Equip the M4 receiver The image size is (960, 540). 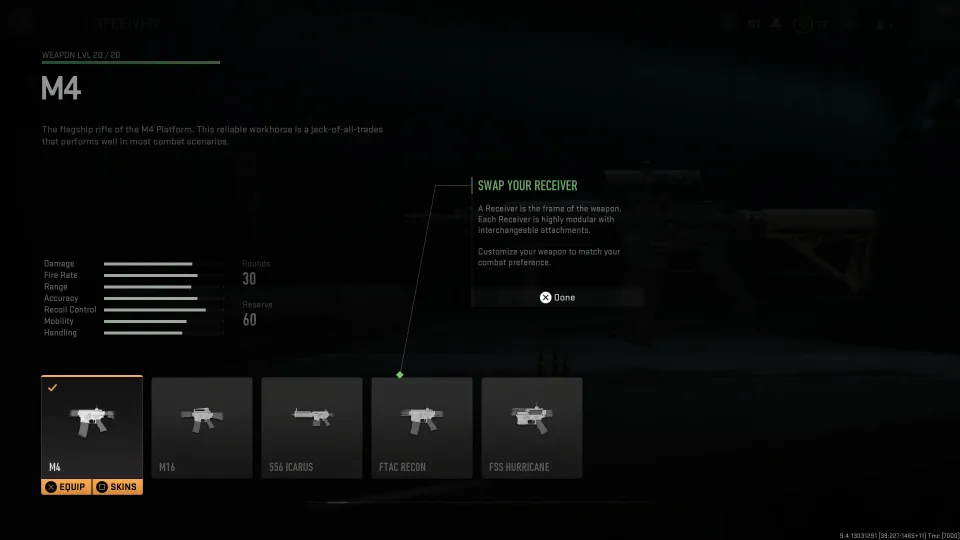coord(66,487)
